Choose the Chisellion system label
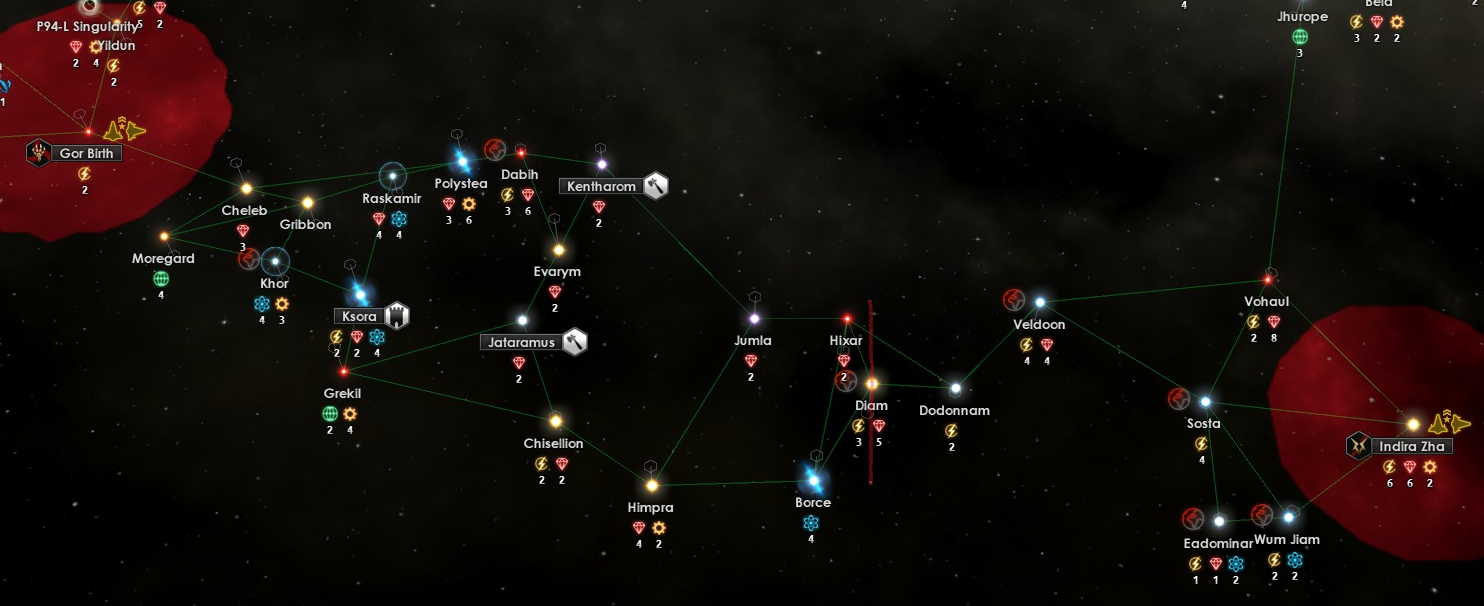This screenshot has height=606, width=1484. click(553, 443)
